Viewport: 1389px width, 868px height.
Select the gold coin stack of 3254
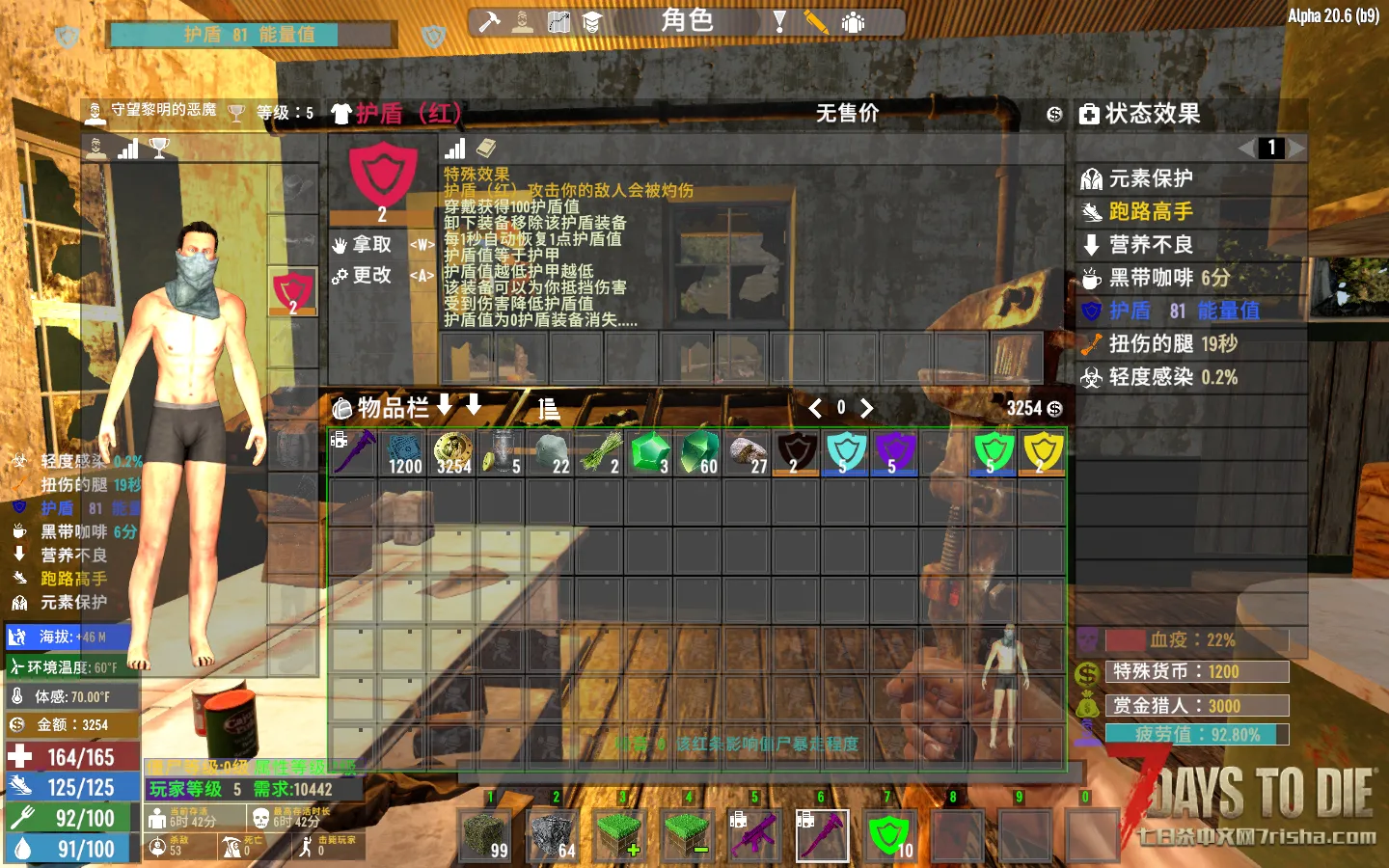(x=452, y=452)
